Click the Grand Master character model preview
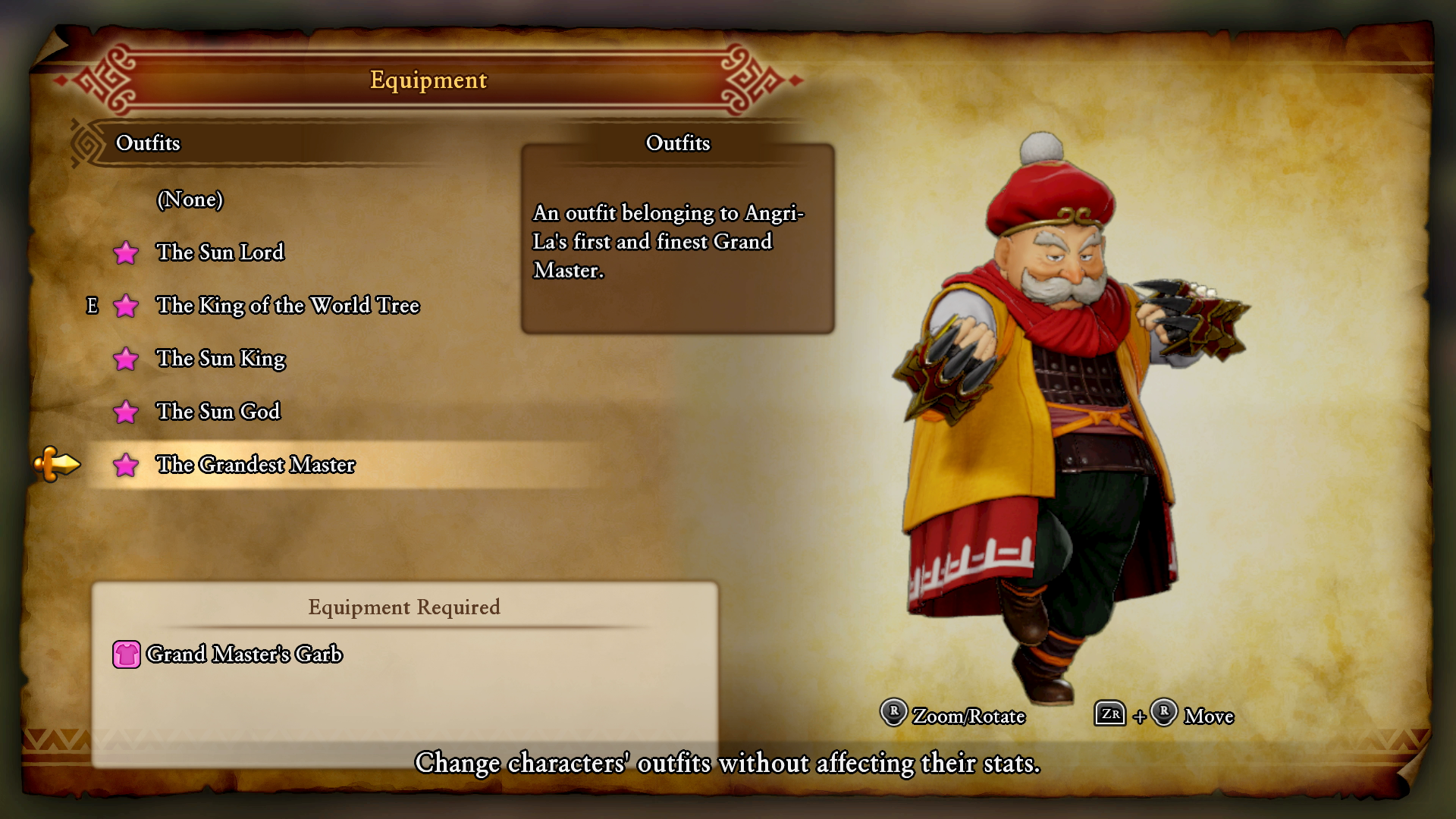The height and width of the screenshot is (819, 1456). [x=1062, y=417]
